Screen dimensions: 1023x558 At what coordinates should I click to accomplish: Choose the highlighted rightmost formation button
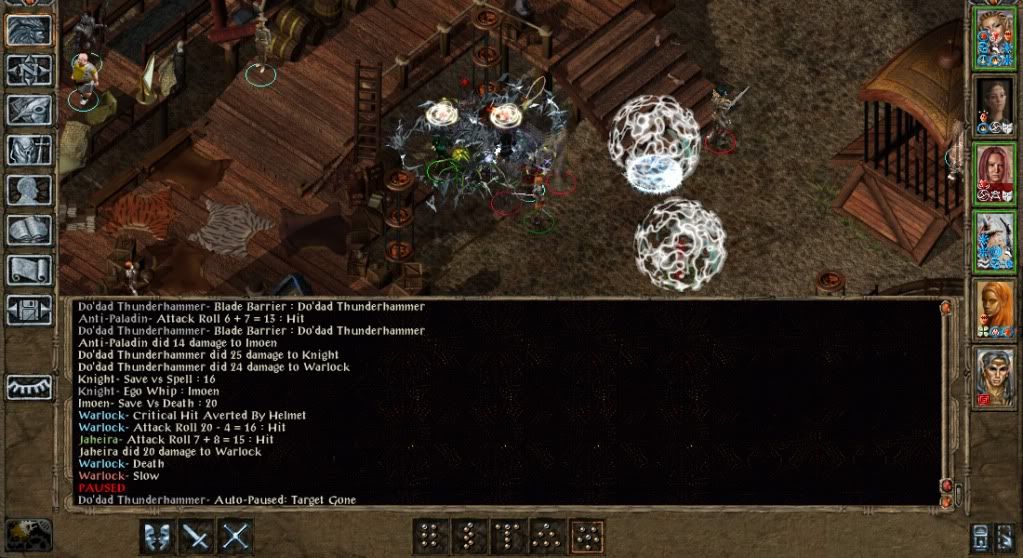586,537
